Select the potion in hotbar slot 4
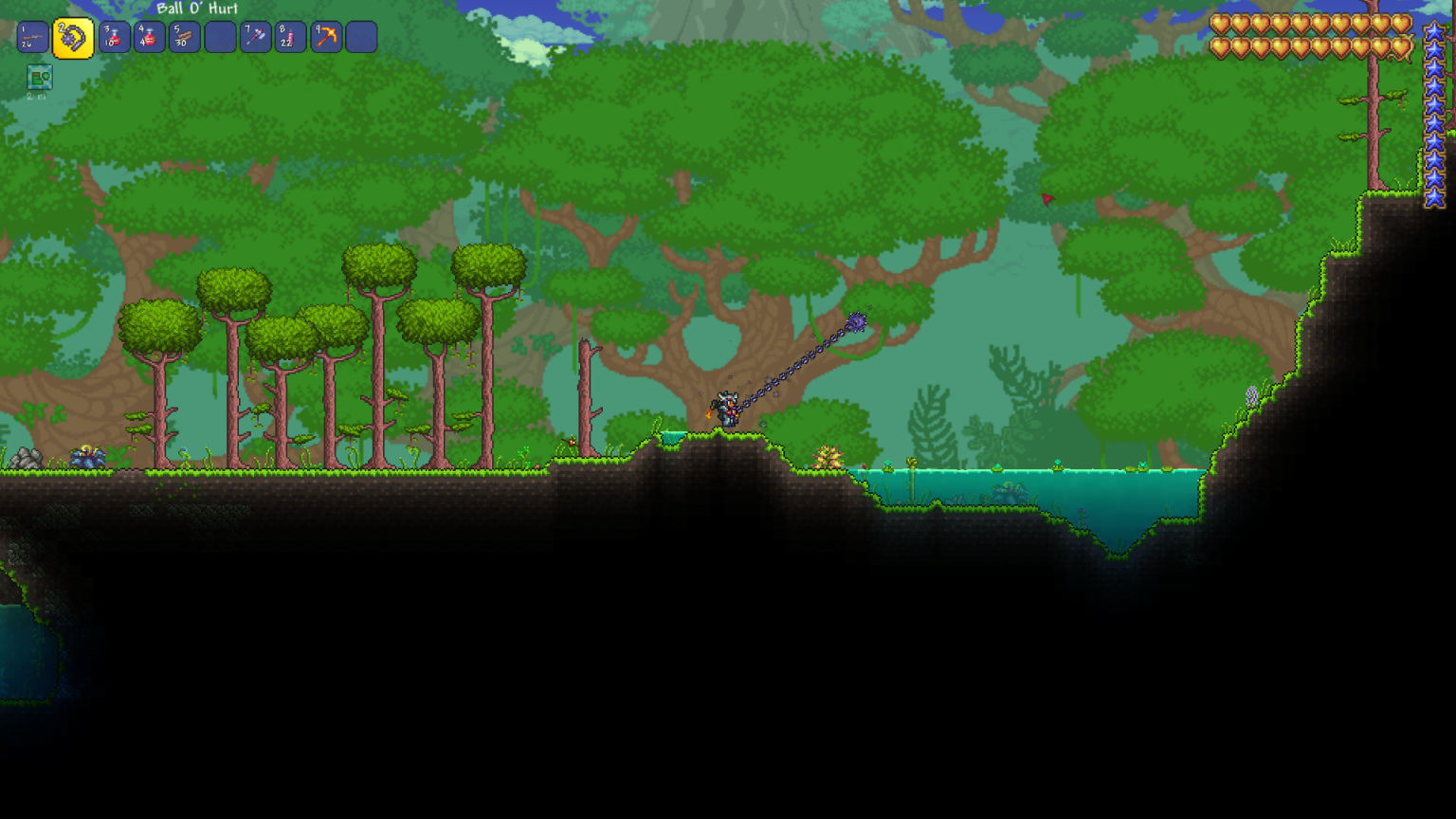 (x=149, y=38)
